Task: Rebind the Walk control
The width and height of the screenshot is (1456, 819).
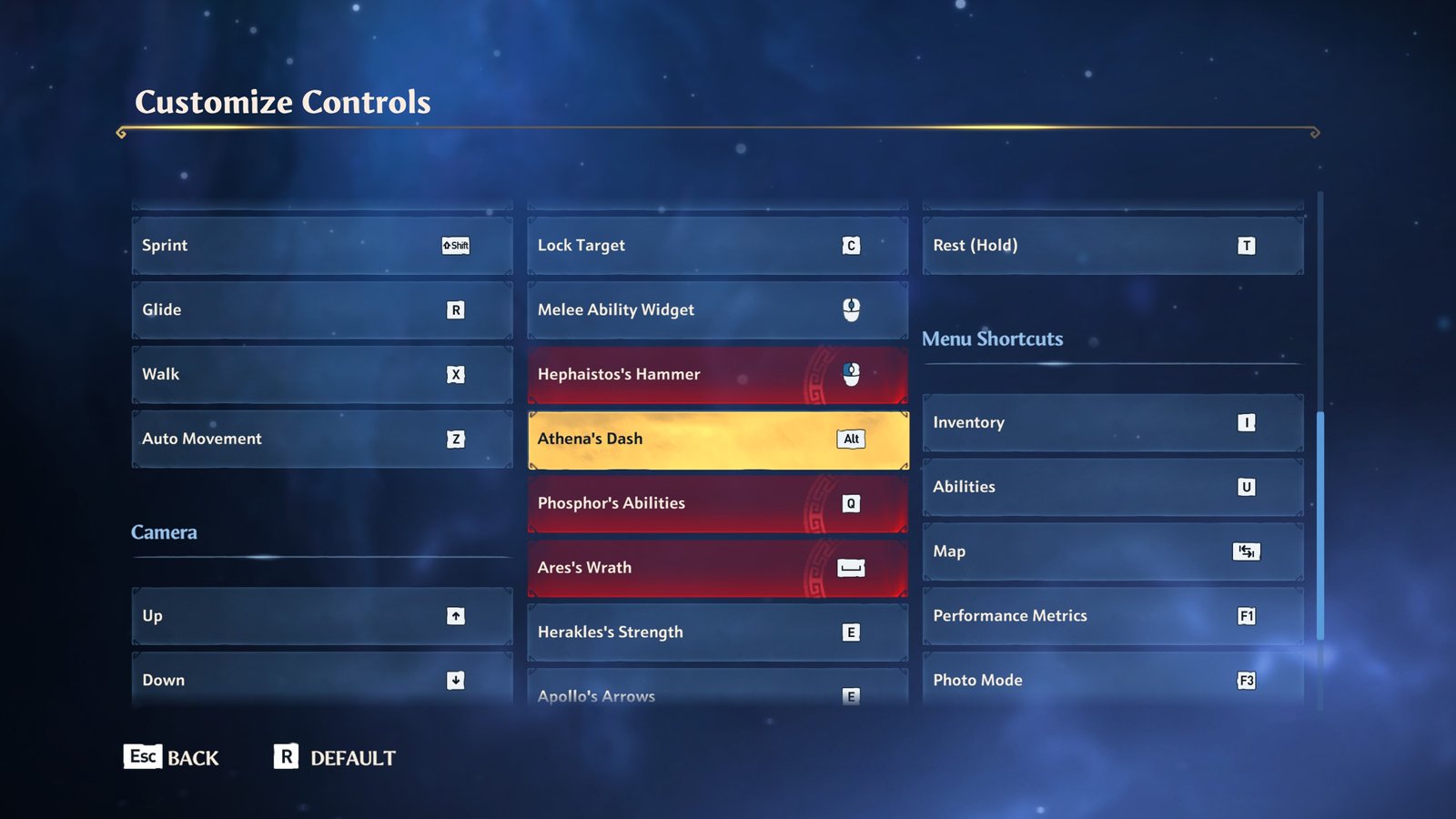Action: (x=322, y=375)
